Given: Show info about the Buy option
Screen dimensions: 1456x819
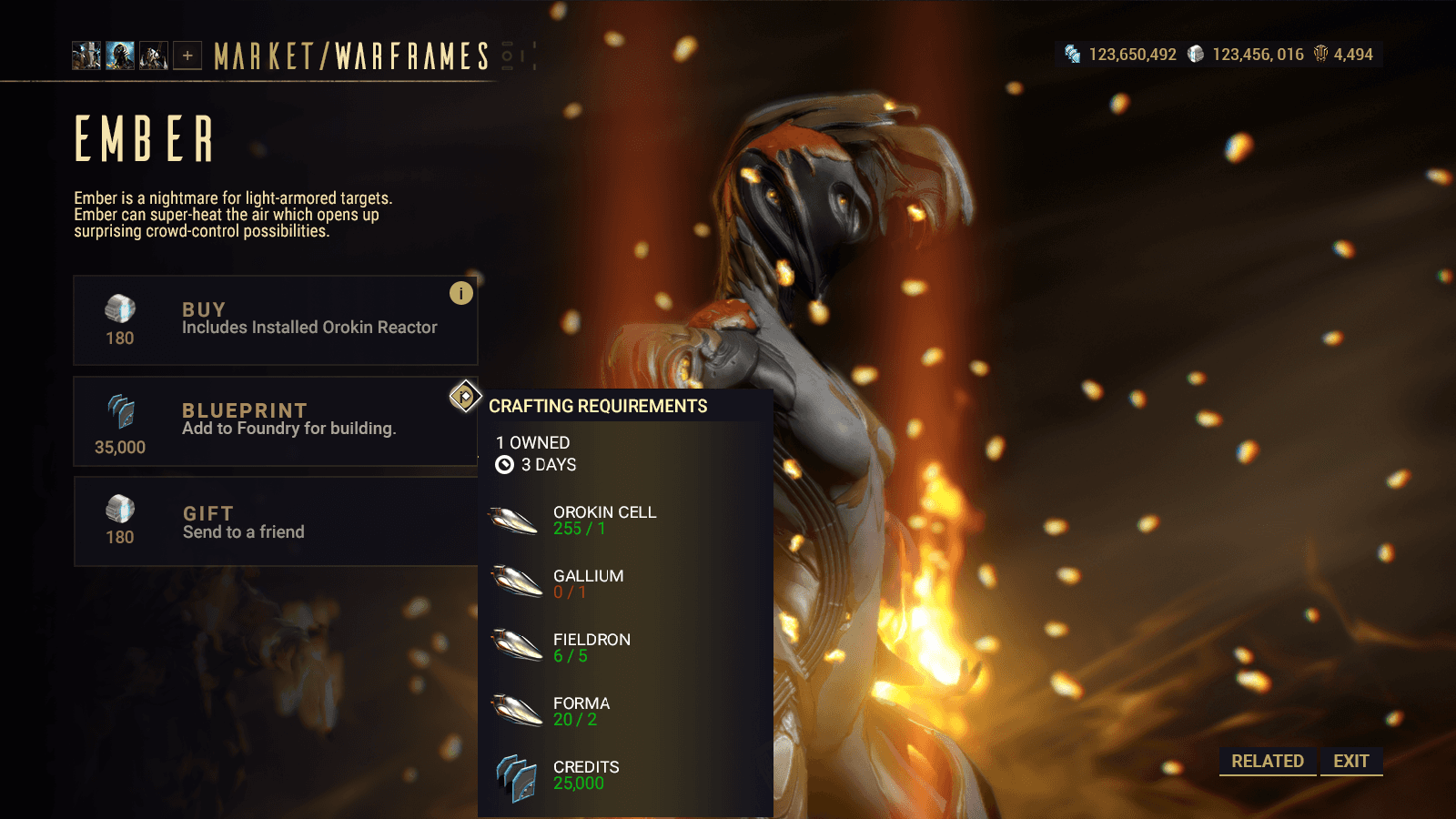Looking at the screenshot, I should 461,293.
